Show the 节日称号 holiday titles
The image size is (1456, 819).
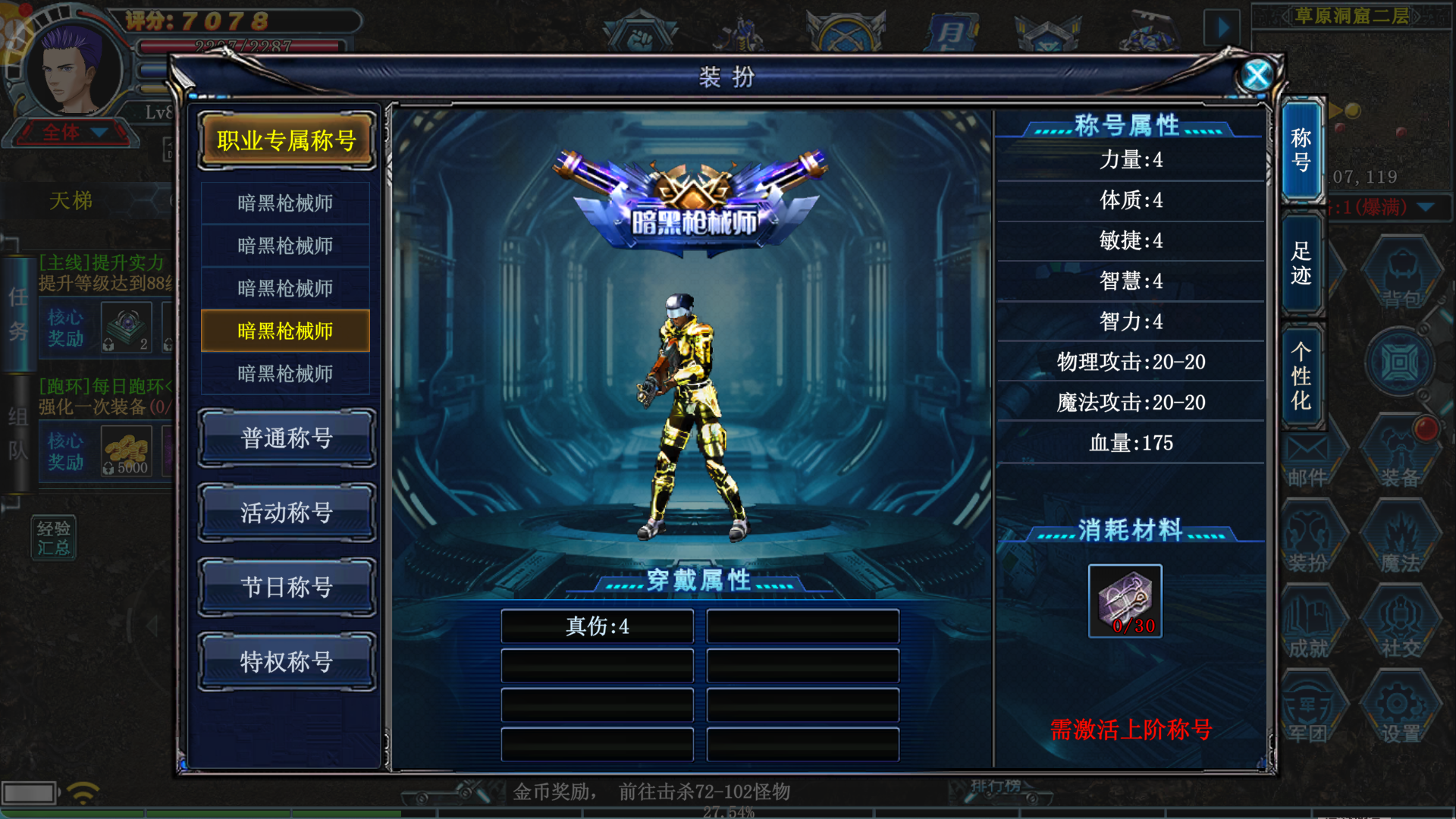(x=287, y=587)
